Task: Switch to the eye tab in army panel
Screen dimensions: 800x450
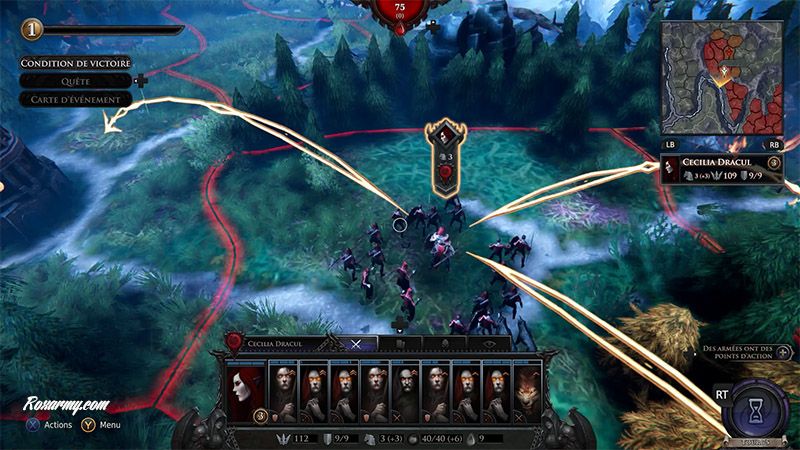Action: [x=491, y=343]
